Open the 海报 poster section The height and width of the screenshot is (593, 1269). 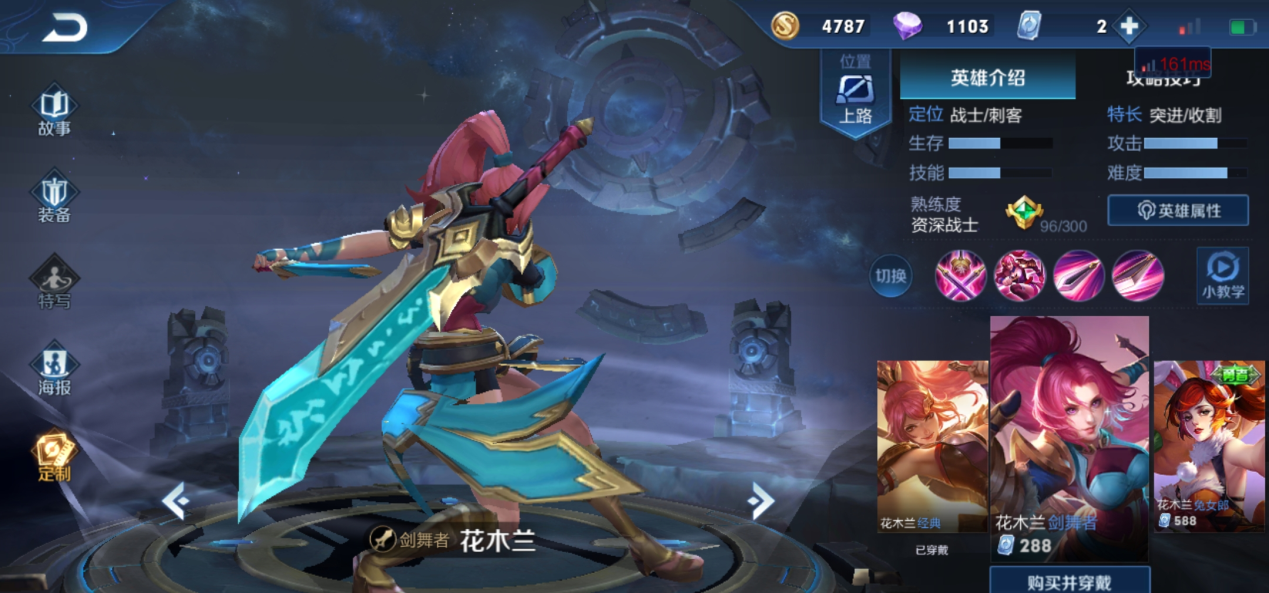point(54,369)
